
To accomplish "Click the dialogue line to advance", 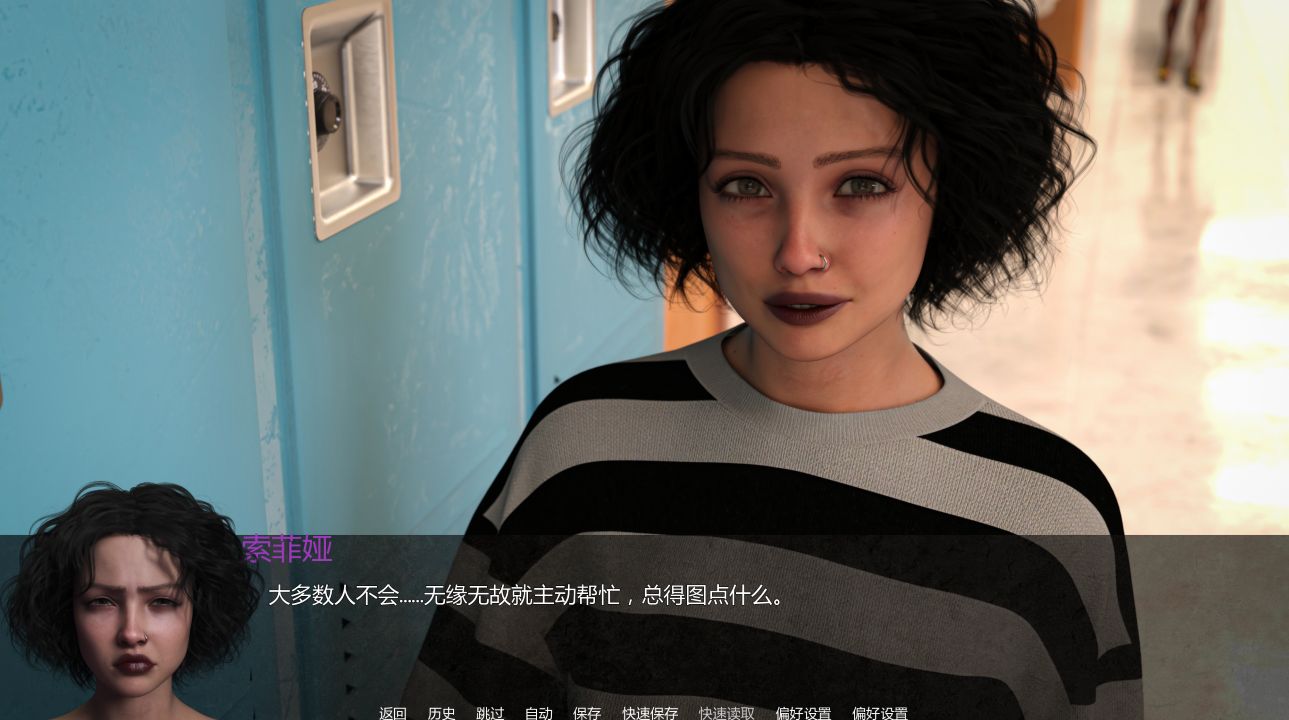I will pos(527,594).
